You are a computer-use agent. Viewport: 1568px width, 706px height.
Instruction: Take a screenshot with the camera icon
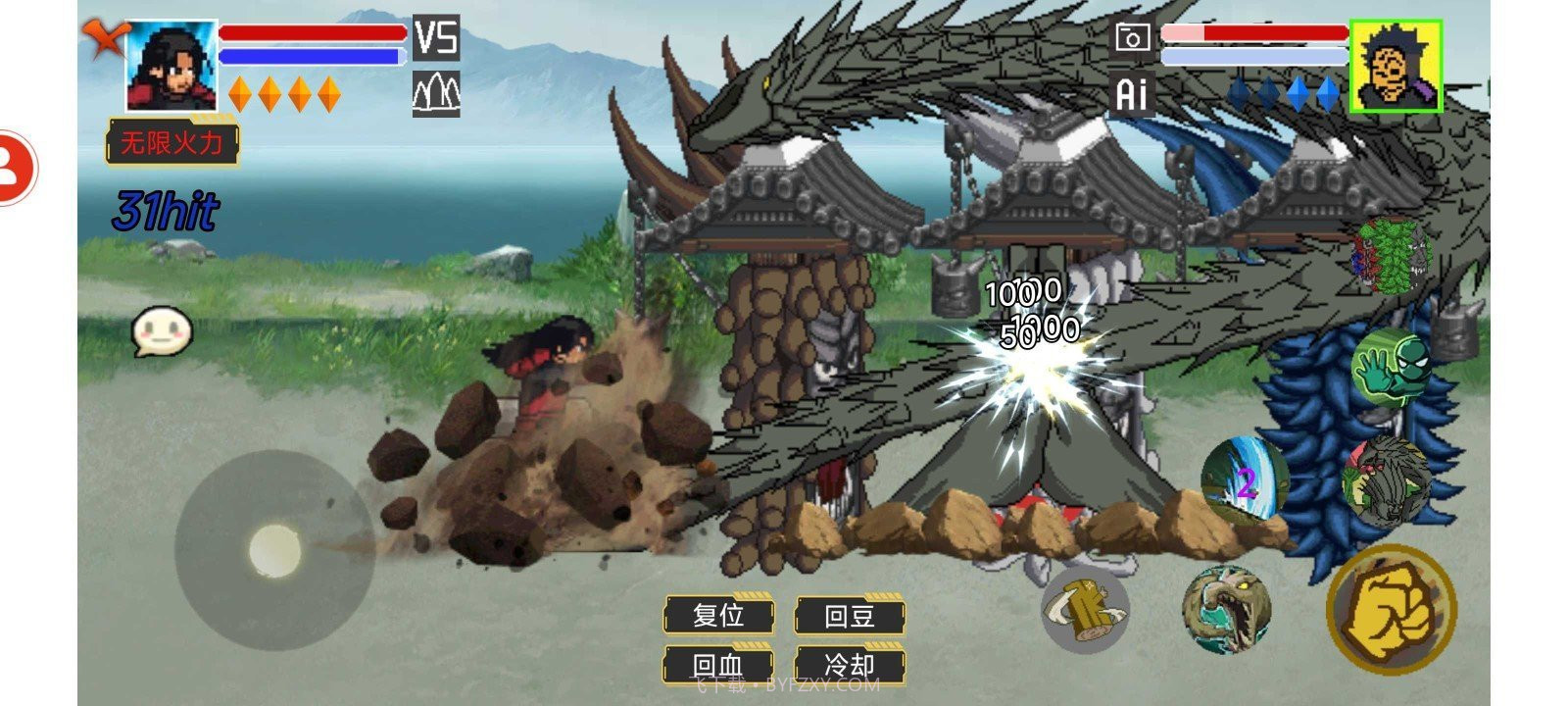pos(1132,38)
